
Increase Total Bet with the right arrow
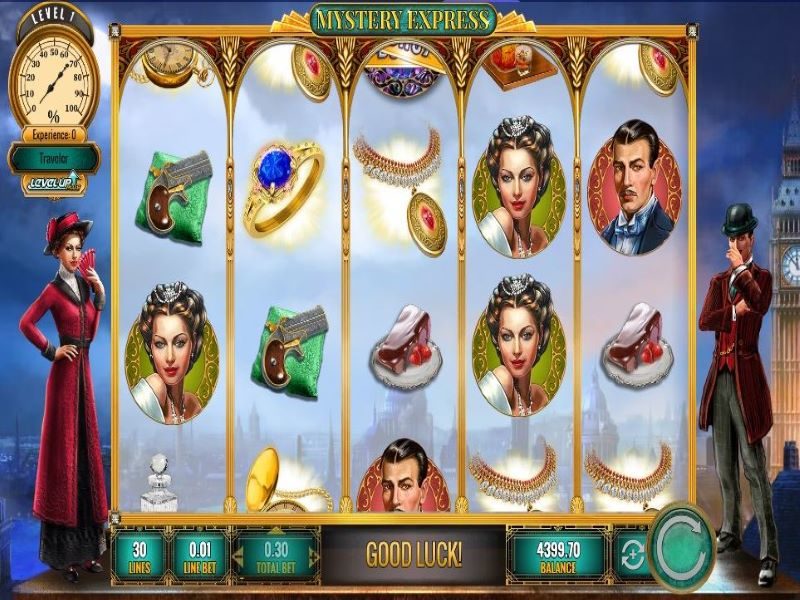313,555
